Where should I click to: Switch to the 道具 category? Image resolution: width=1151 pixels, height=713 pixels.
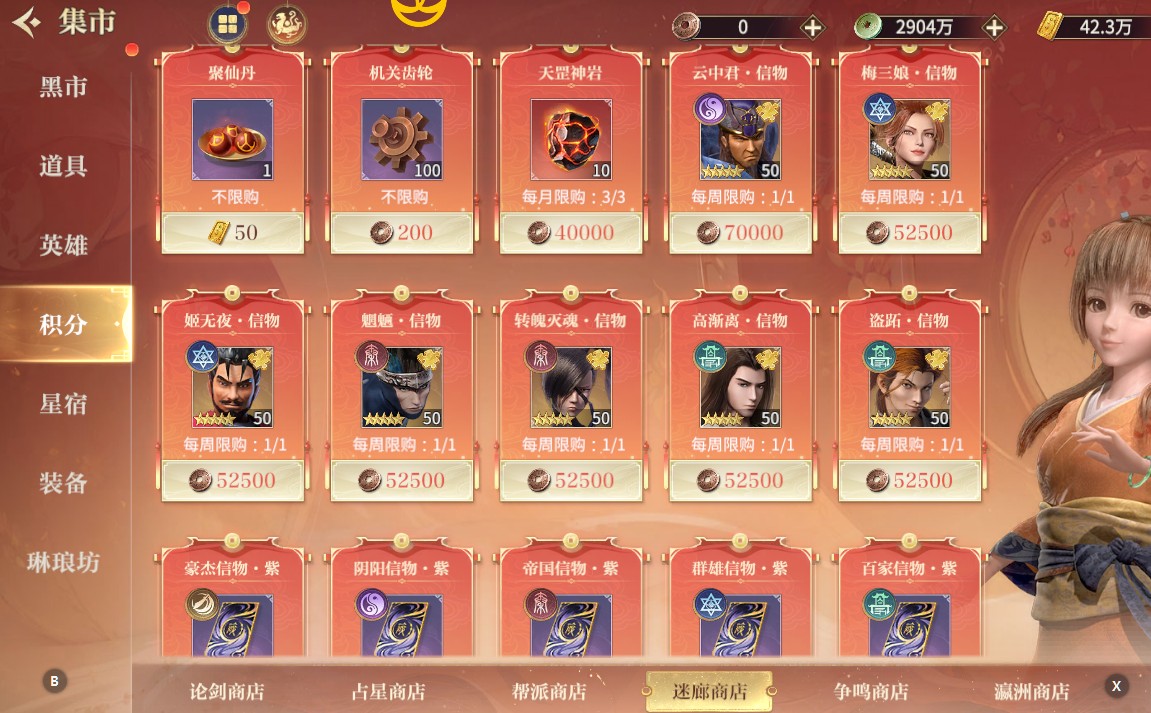pos(63,166)
